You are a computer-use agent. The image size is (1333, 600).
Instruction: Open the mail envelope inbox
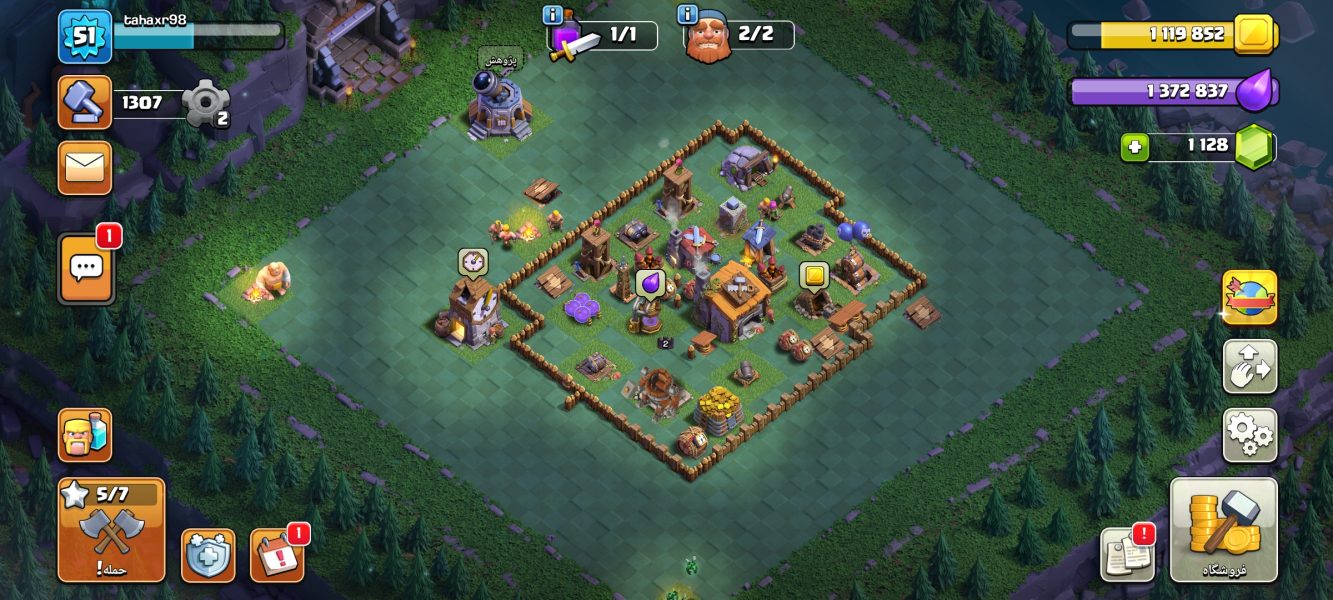85,167
